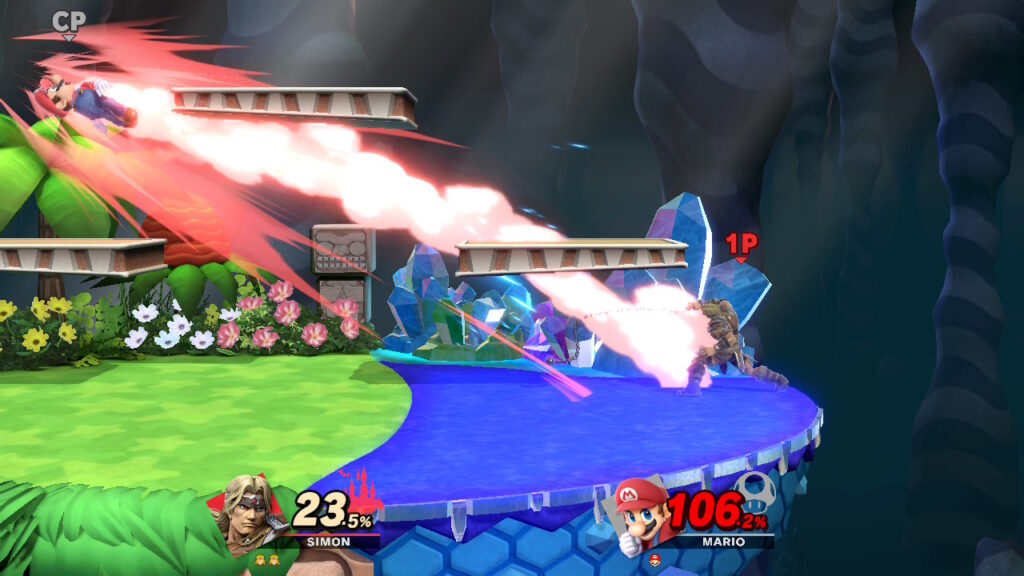Image resolution: width=1024 pixels, height=576 pixels.
Task: Select Mario's fighter portrait
Action: coord(639,513)
